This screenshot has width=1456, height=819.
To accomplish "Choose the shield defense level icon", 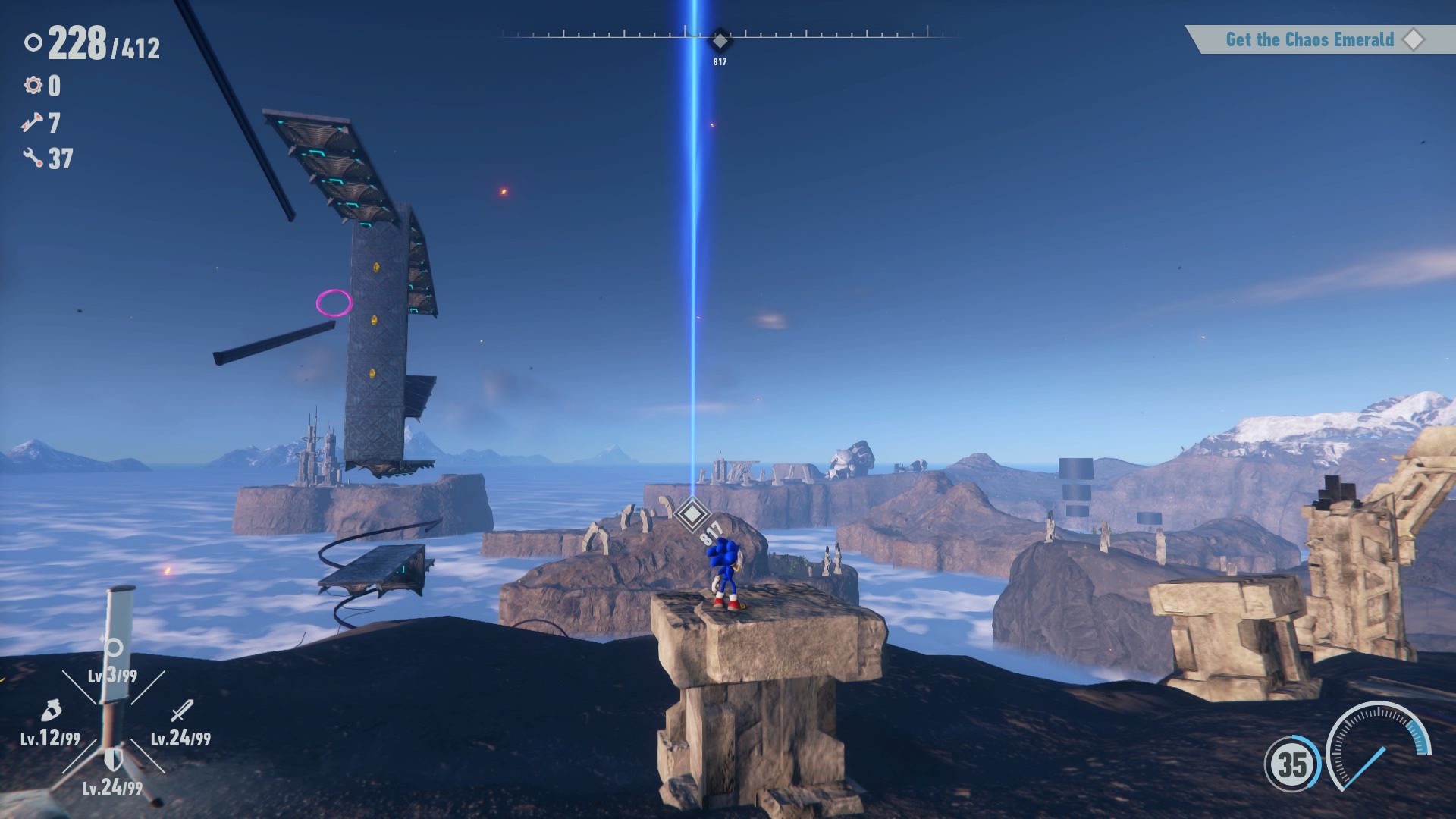I will [x=113, y=759].
